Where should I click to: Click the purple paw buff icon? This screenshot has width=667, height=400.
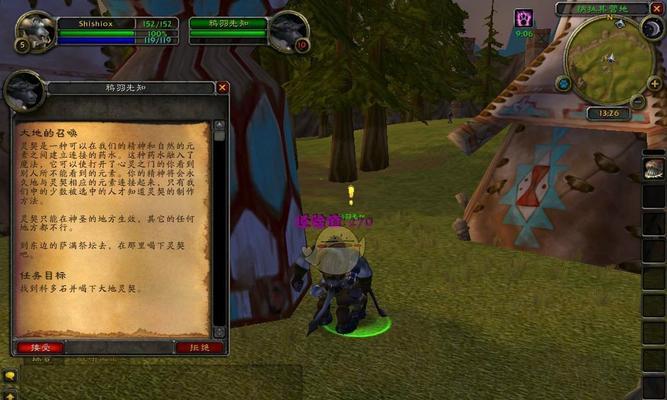(x=524, y=18)
